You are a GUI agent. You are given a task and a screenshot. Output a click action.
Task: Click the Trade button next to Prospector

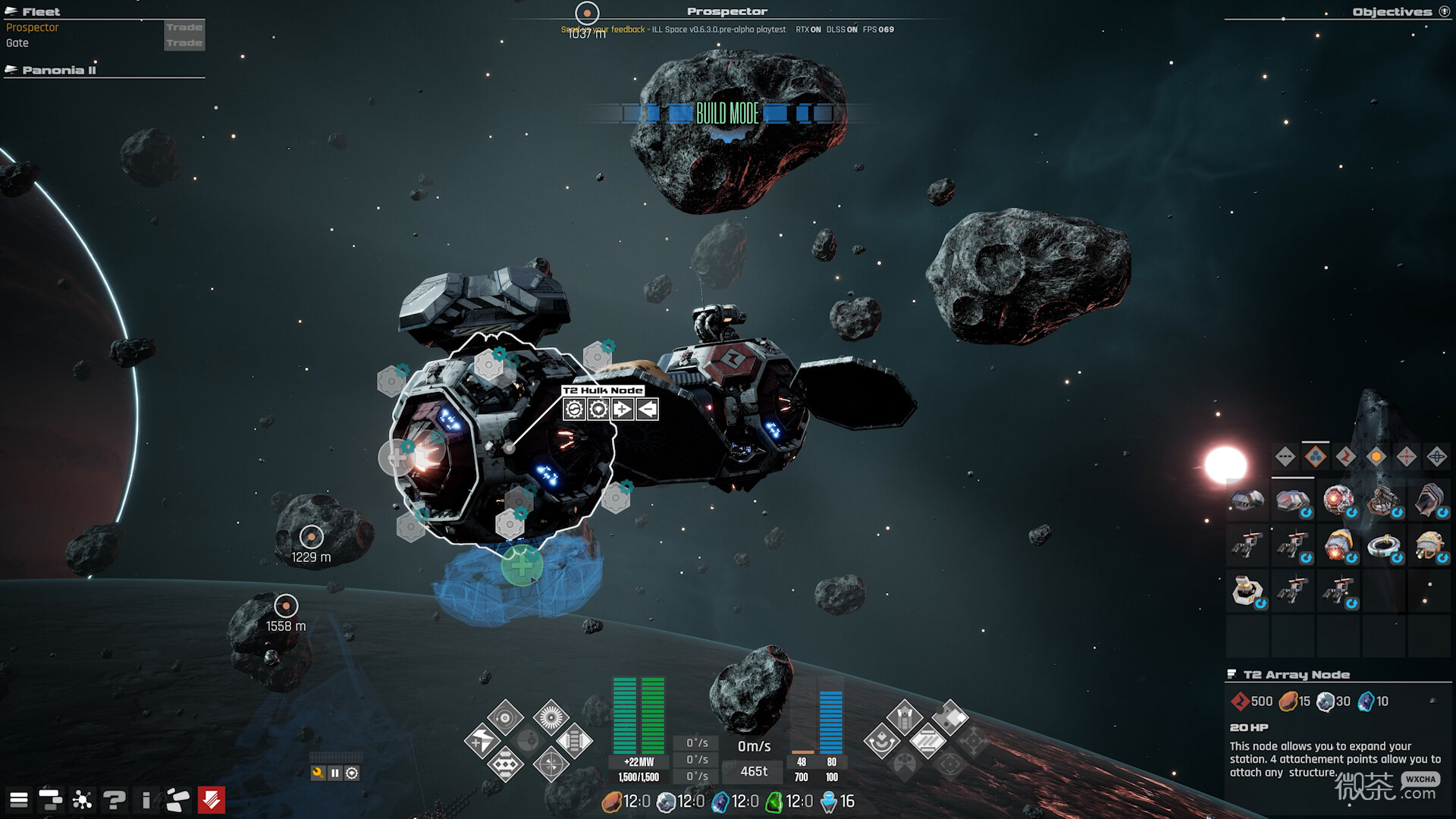[184, 27]
